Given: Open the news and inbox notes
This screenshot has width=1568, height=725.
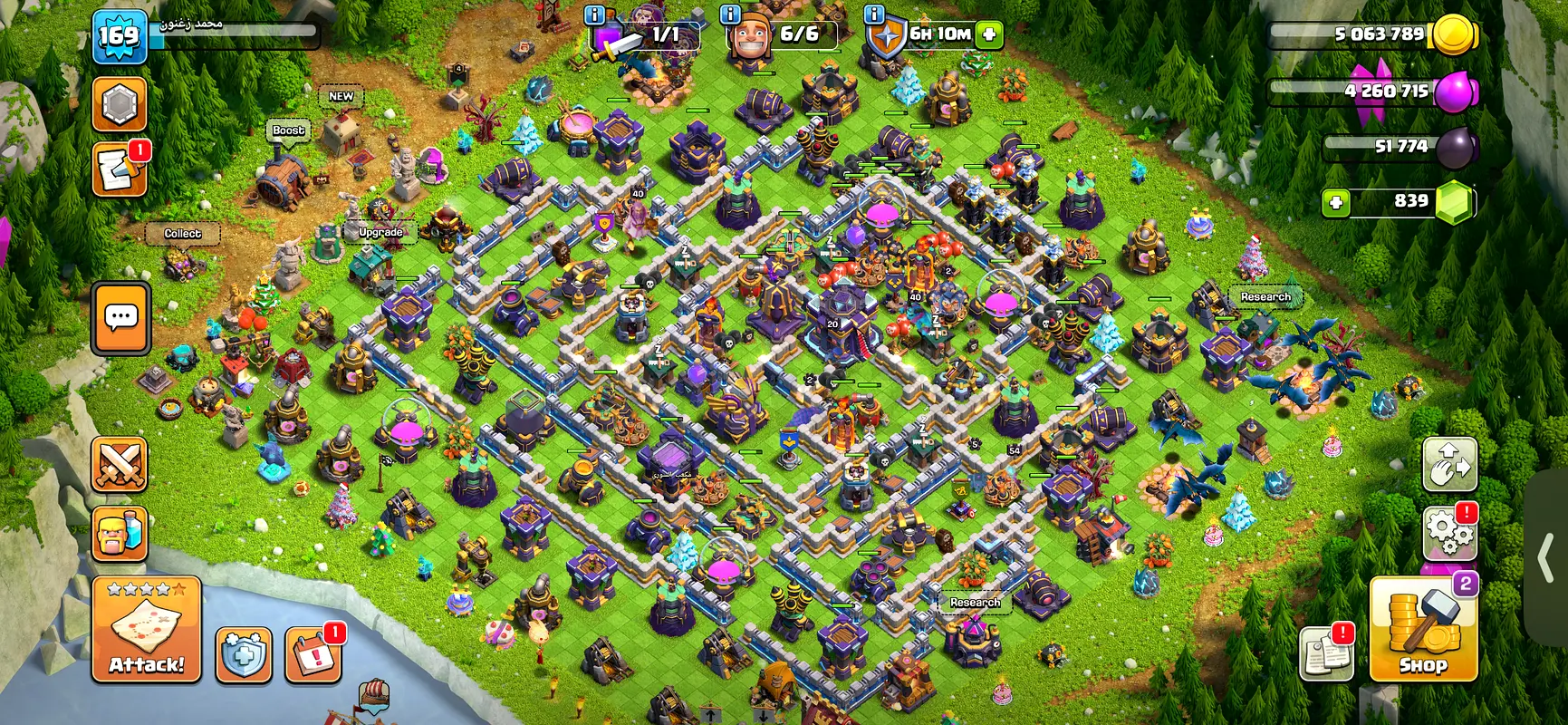Looking at the screenshot, I should [120, 169].
